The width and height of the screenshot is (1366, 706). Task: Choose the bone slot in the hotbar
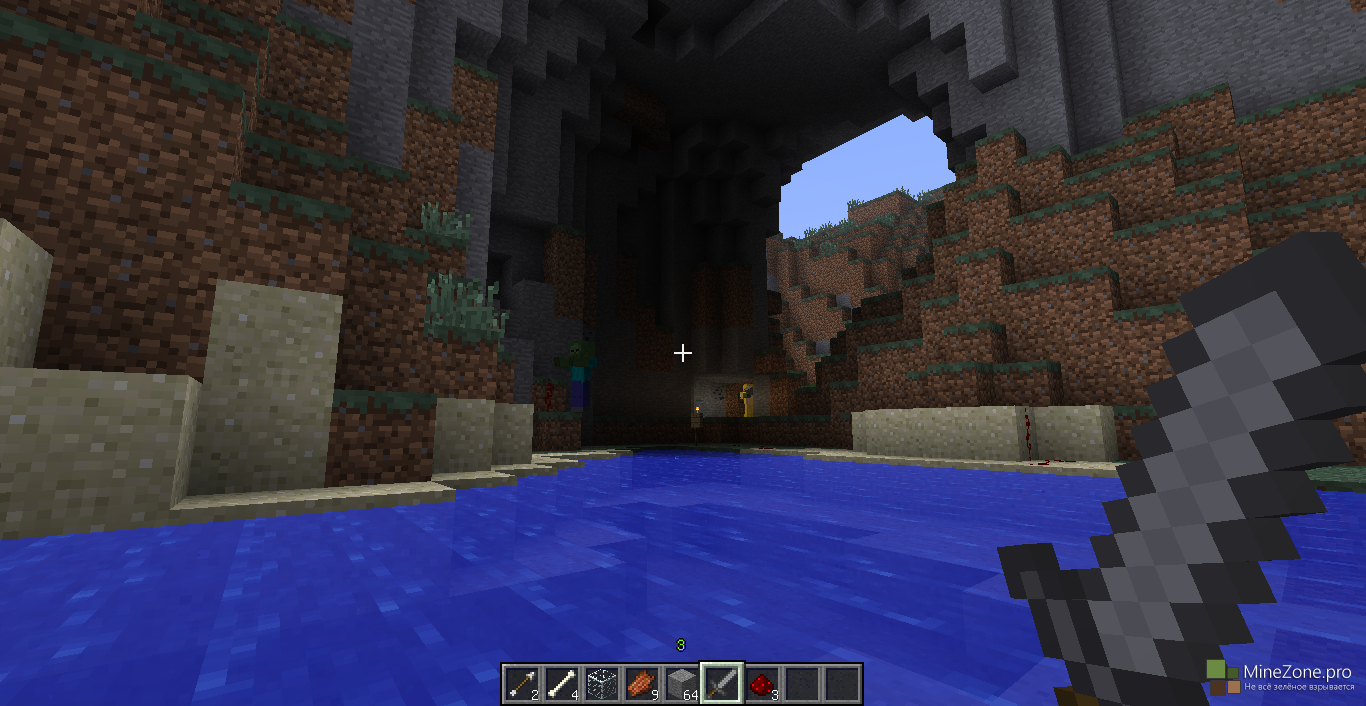pyautogui.click(x=561, y=684)
